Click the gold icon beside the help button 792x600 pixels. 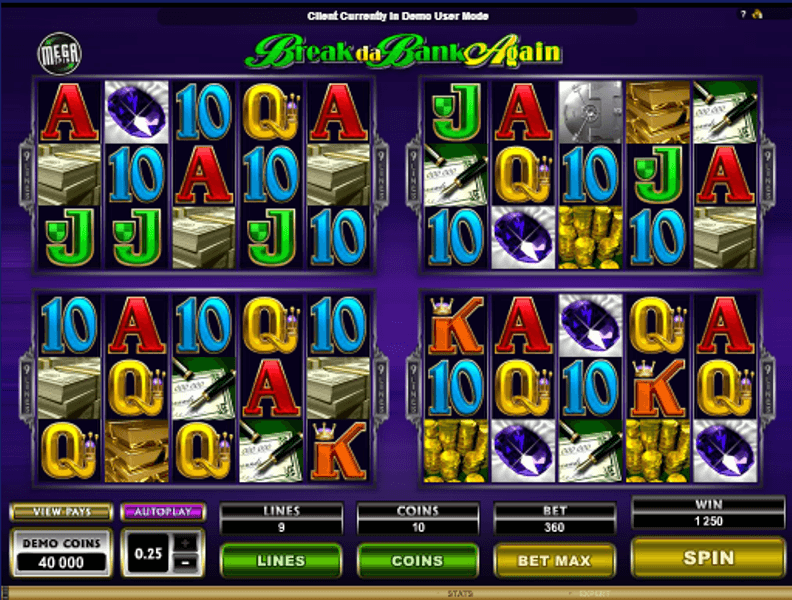(x=758, y=15)
